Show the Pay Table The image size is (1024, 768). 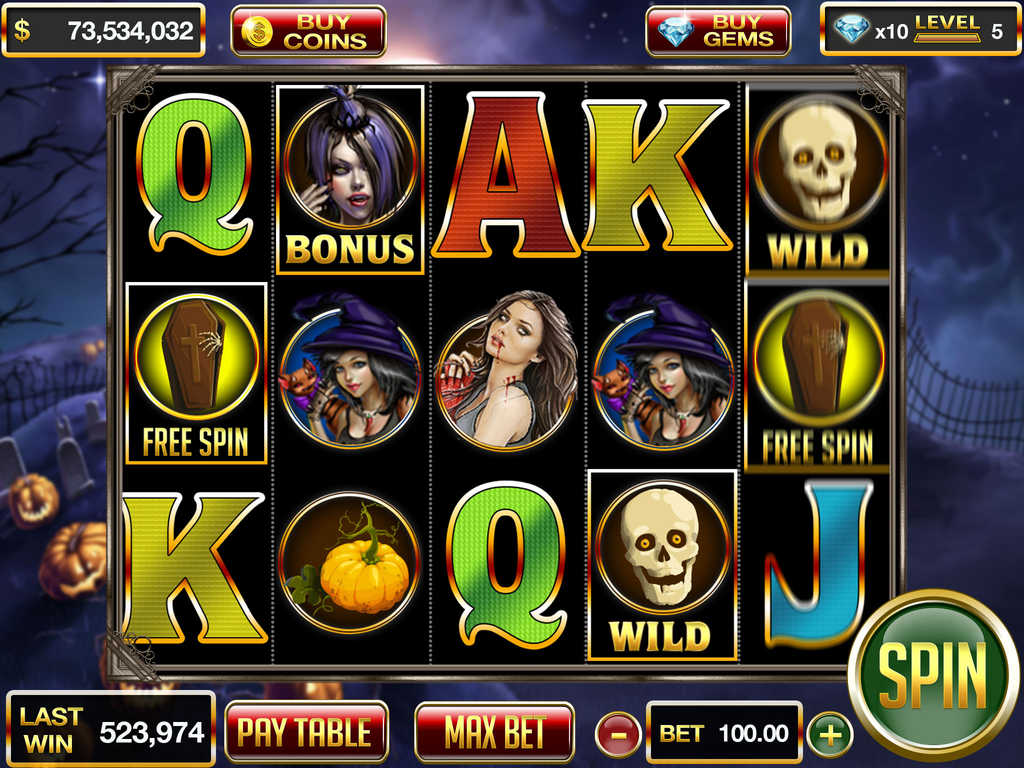tap(306, 733)
